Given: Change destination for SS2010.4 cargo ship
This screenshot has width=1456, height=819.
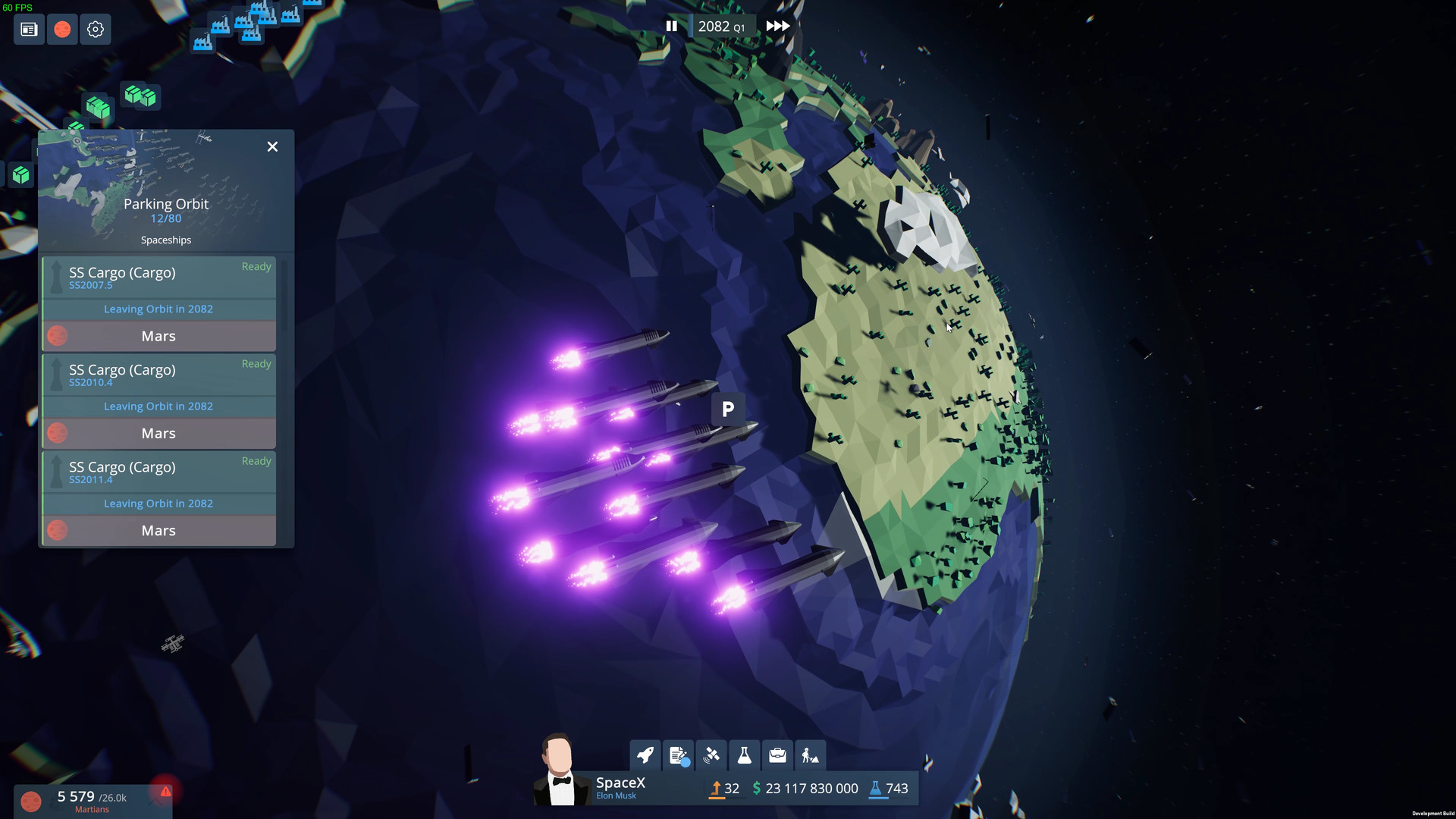Looking at the screenshot, I should coord(158,433).
